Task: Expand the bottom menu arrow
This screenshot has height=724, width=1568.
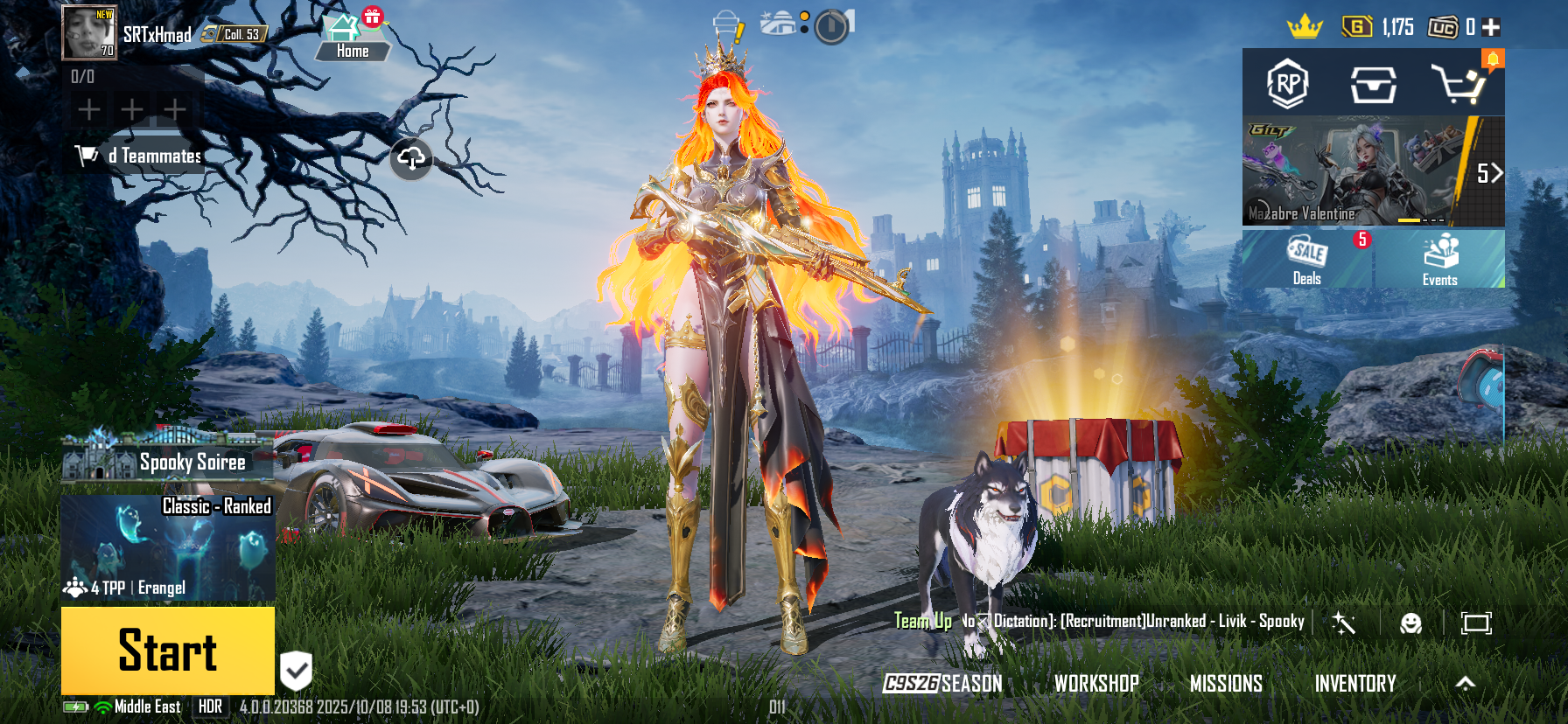Action: tap(1466, 684)
